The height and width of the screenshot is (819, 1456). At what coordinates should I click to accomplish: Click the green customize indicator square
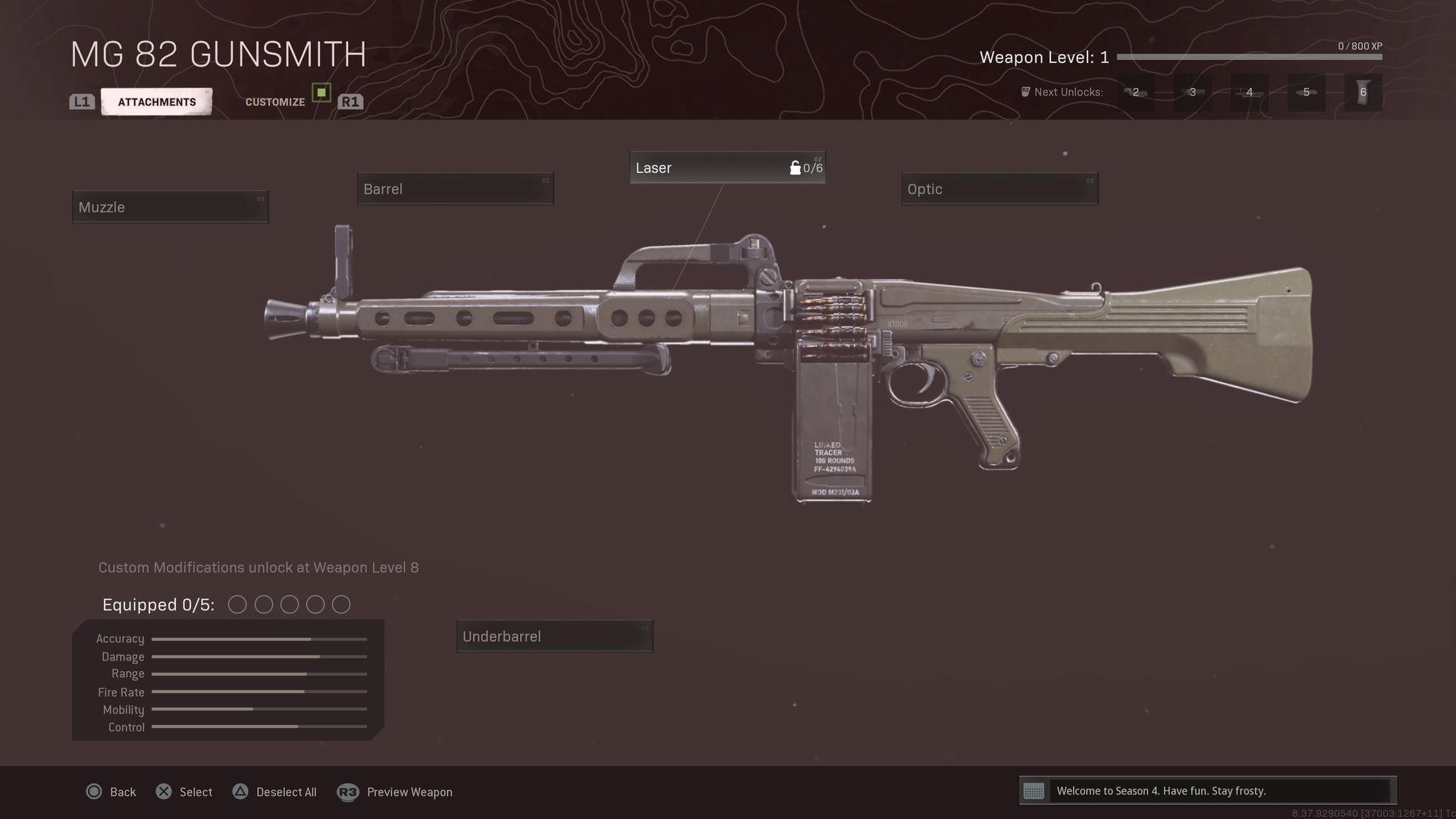point(322,93)
